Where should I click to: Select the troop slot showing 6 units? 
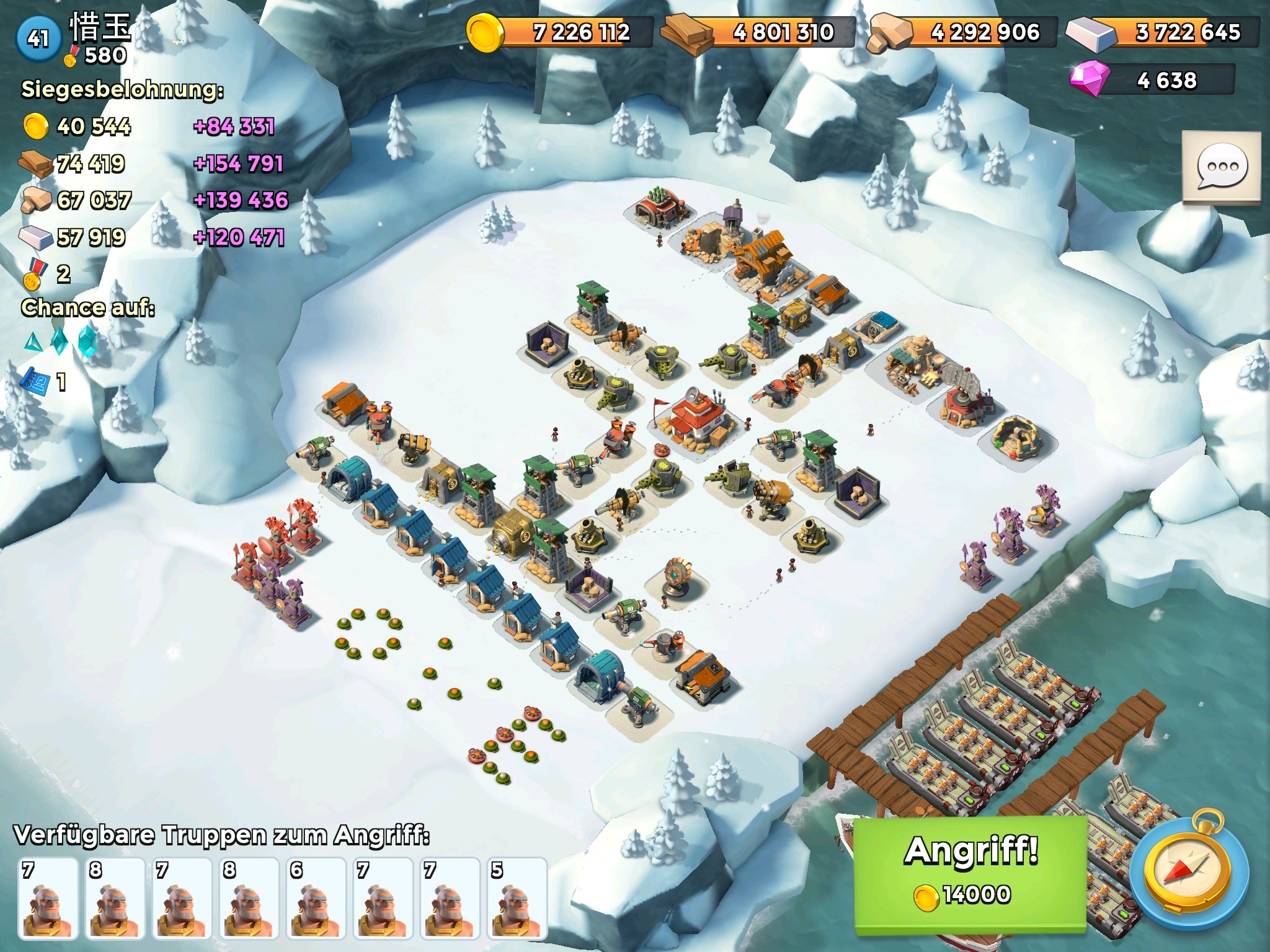[316, 897]
